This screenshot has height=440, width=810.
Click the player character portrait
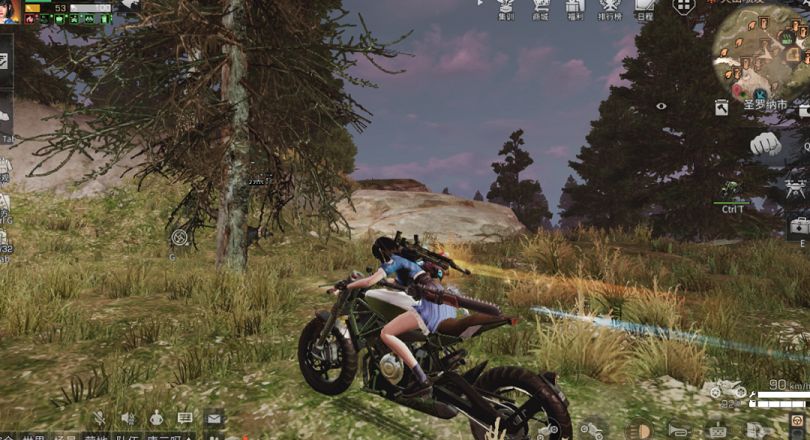[10, 11]
